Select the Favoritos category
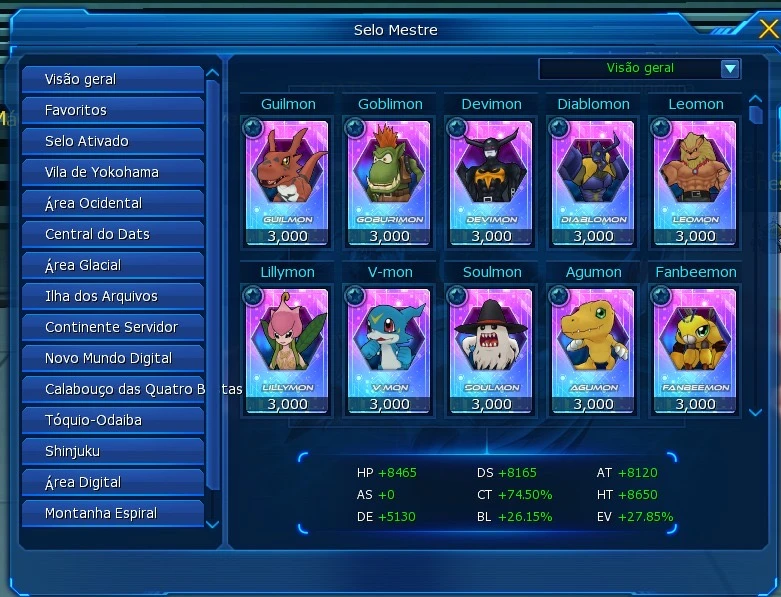 (x=112, y=110)
